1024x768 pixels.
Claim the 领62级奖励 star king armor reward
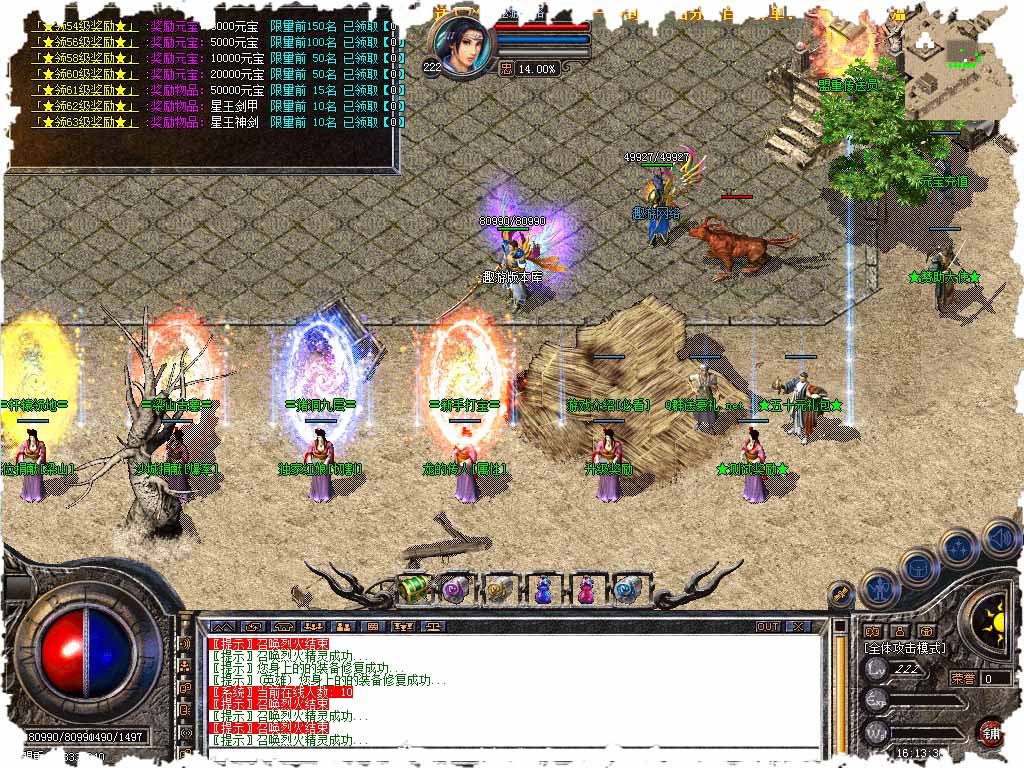(x=84, y=105)
